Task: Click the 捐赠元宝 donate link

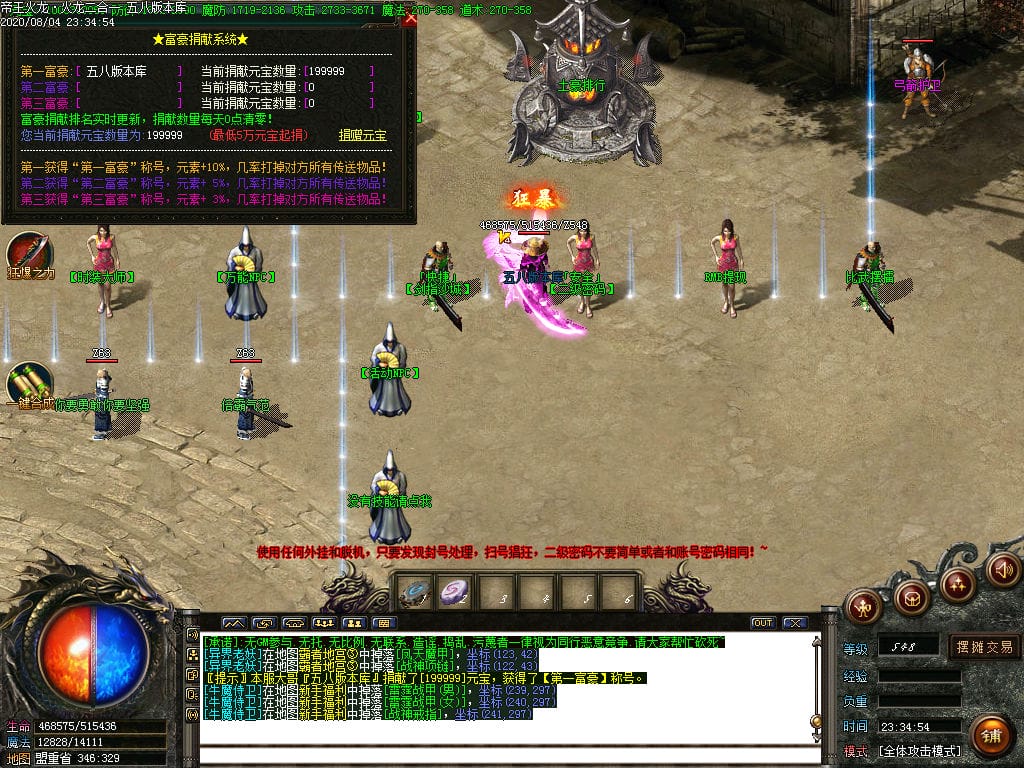Action: click(362, 135)
